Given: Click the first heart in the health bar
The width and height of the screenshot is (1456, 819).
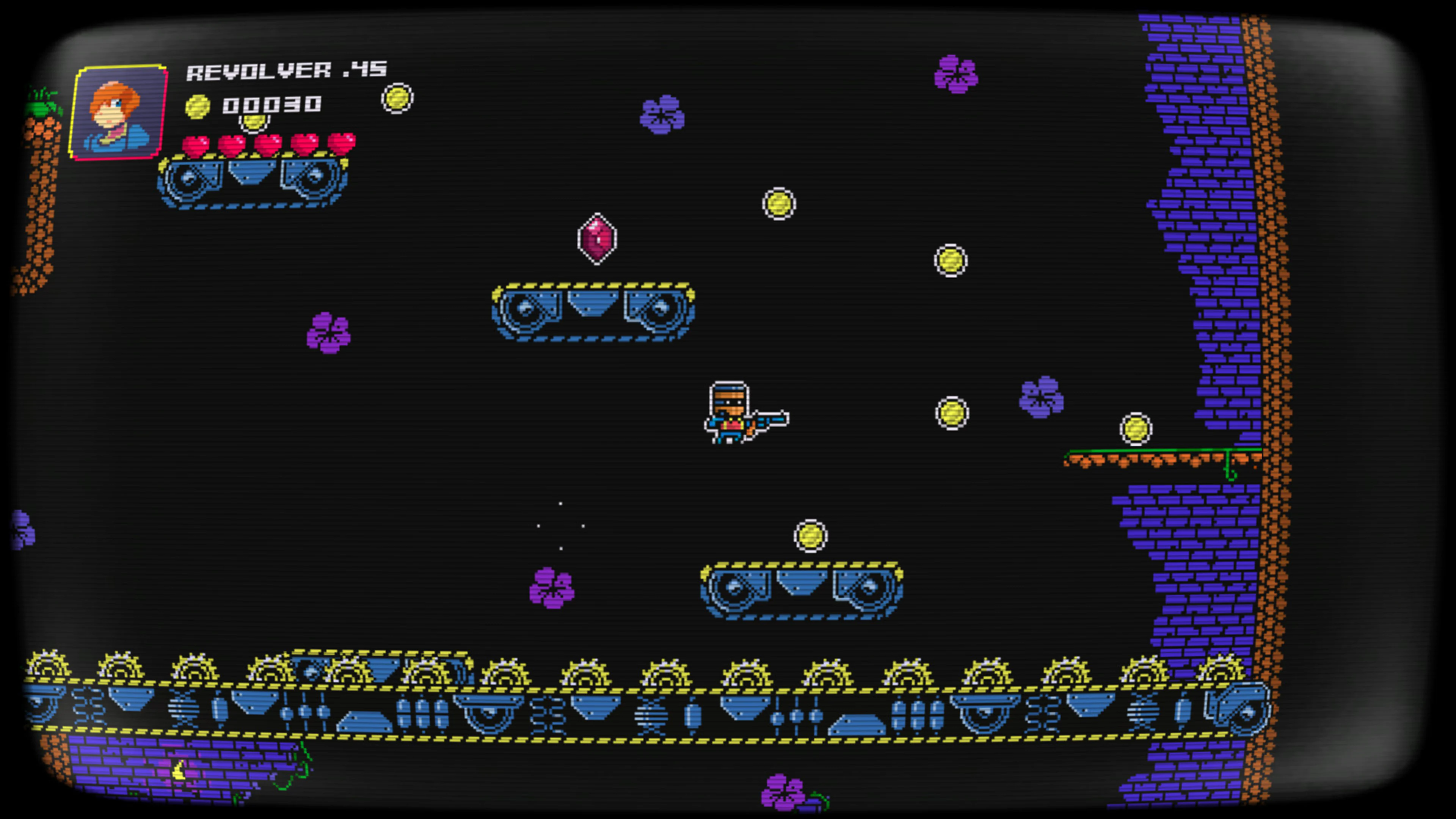Looking at the screenshot, I should click(195, 145).
